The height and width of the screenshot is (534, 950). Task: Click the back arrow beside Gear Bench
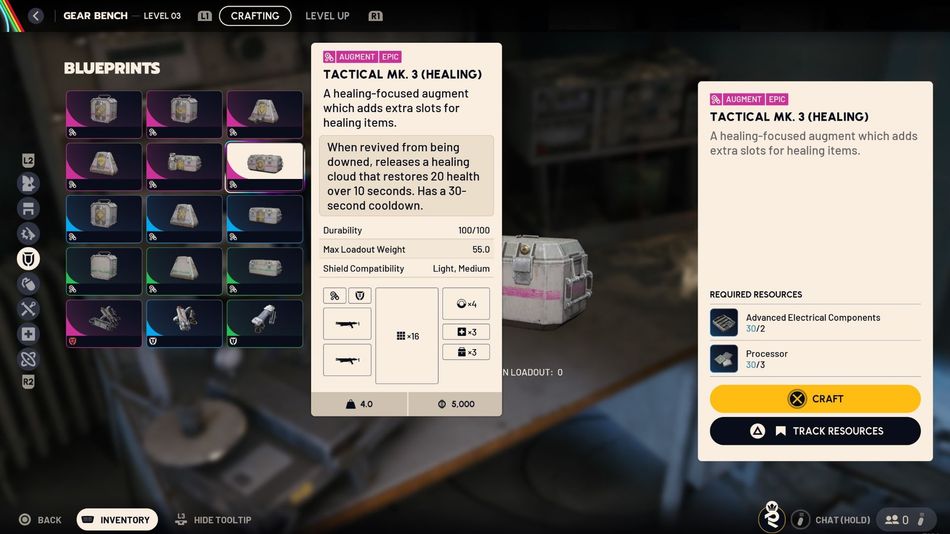(x=36, y=16)
